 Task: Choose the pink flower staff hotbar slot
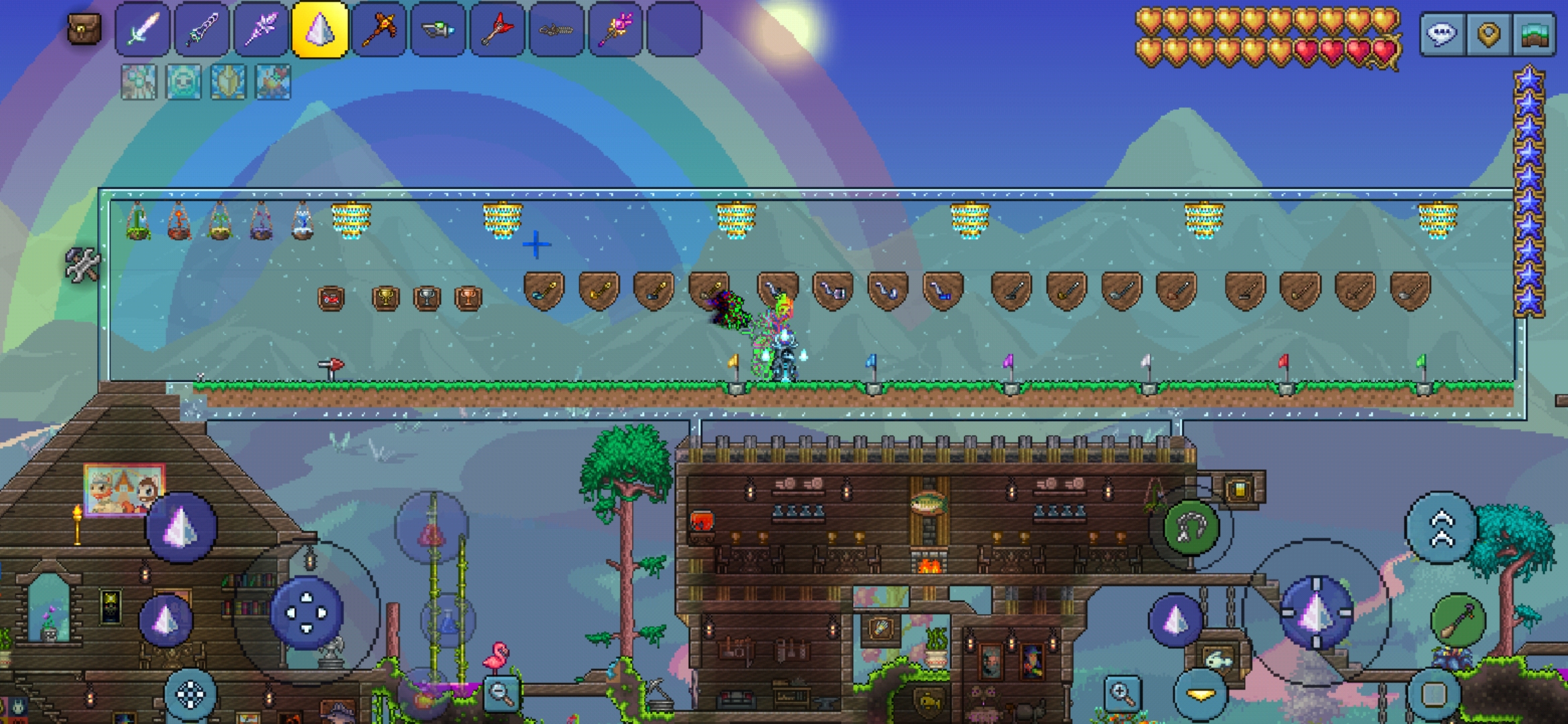tap(615, 30)
